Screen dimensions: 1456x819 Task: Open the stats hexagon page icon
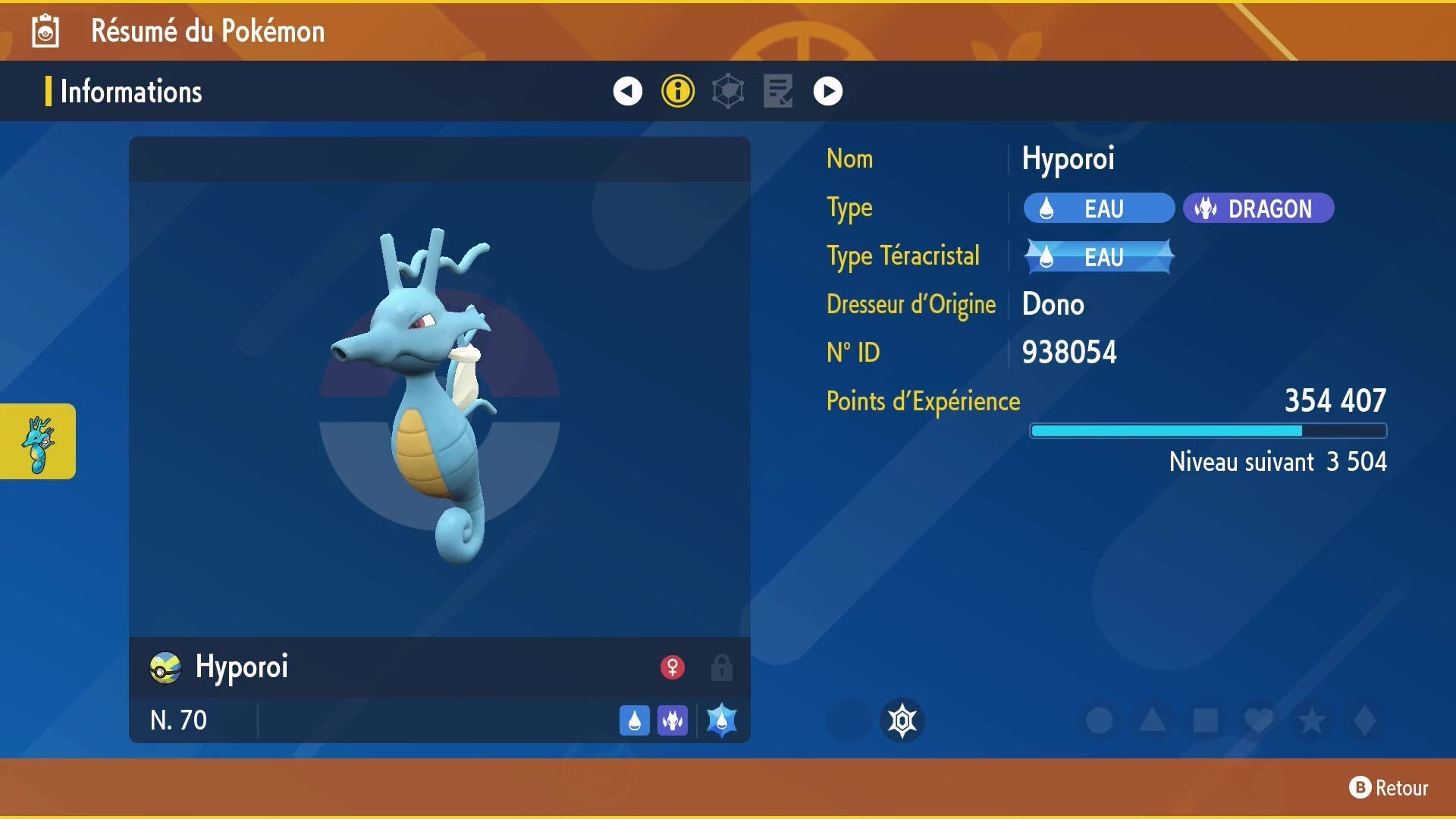728,90
